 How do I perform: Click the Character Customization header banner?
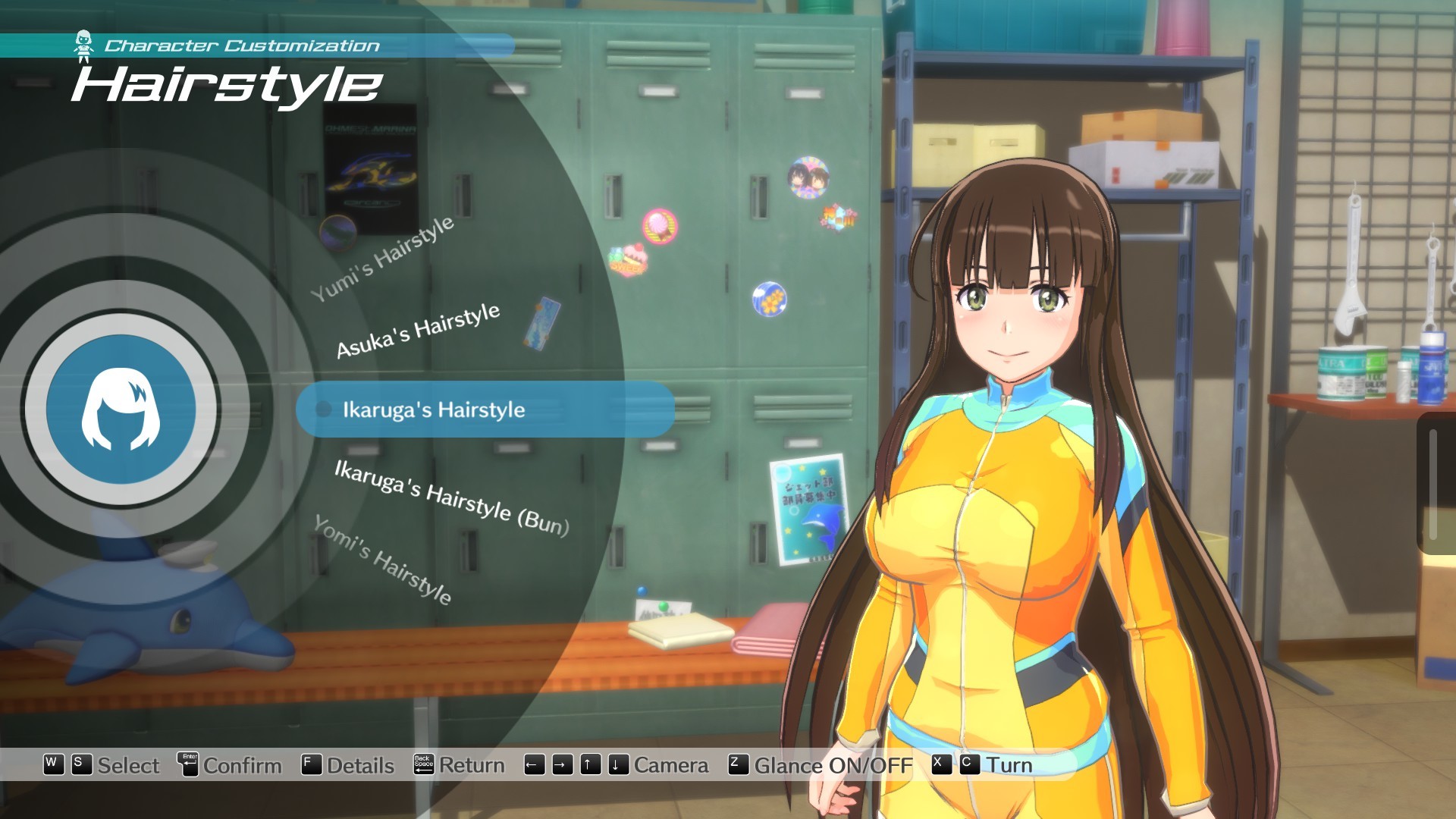(x=241, y=44)
